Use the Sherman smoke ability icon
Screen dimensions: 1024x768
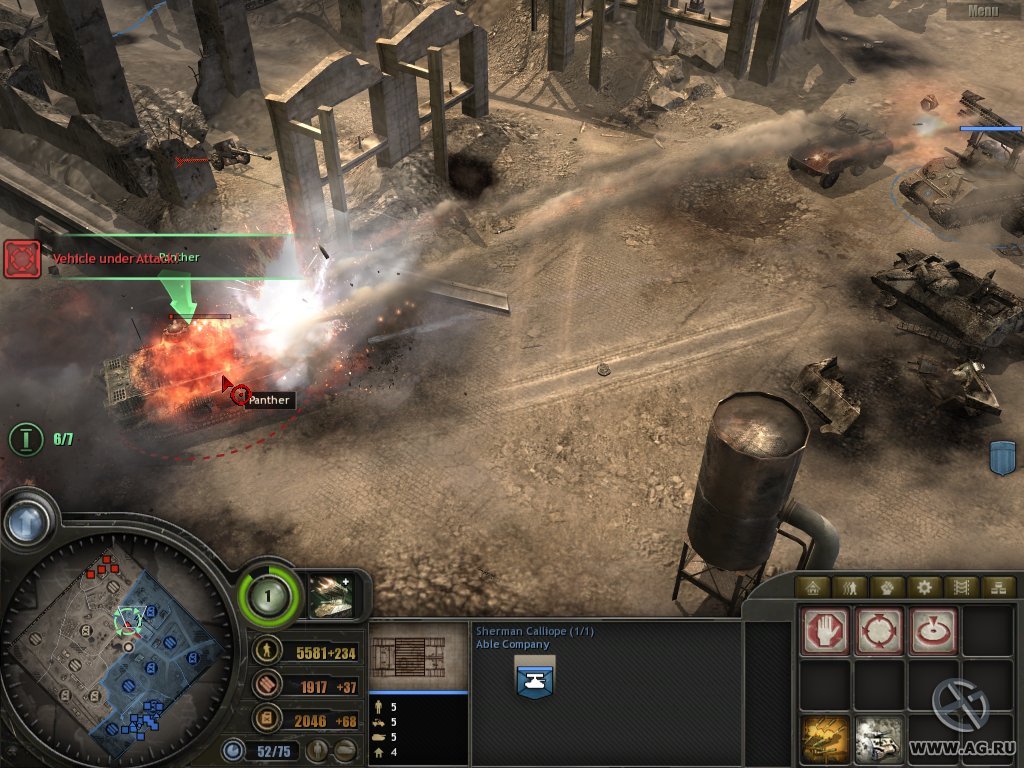(x=879, y=739)
